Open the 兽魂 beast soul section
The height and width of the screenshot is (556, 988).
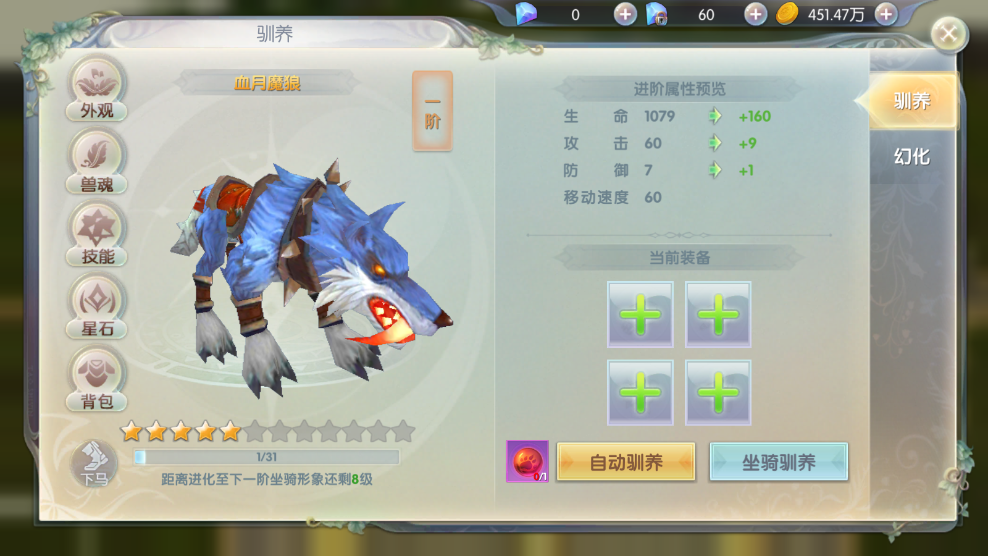(x=97, y=160)
